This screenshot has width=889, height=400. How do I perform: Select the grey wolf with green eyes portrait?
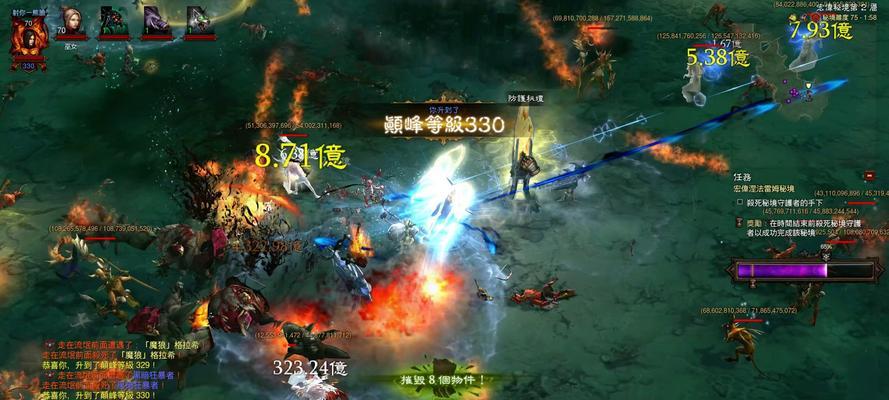(199, 20)
